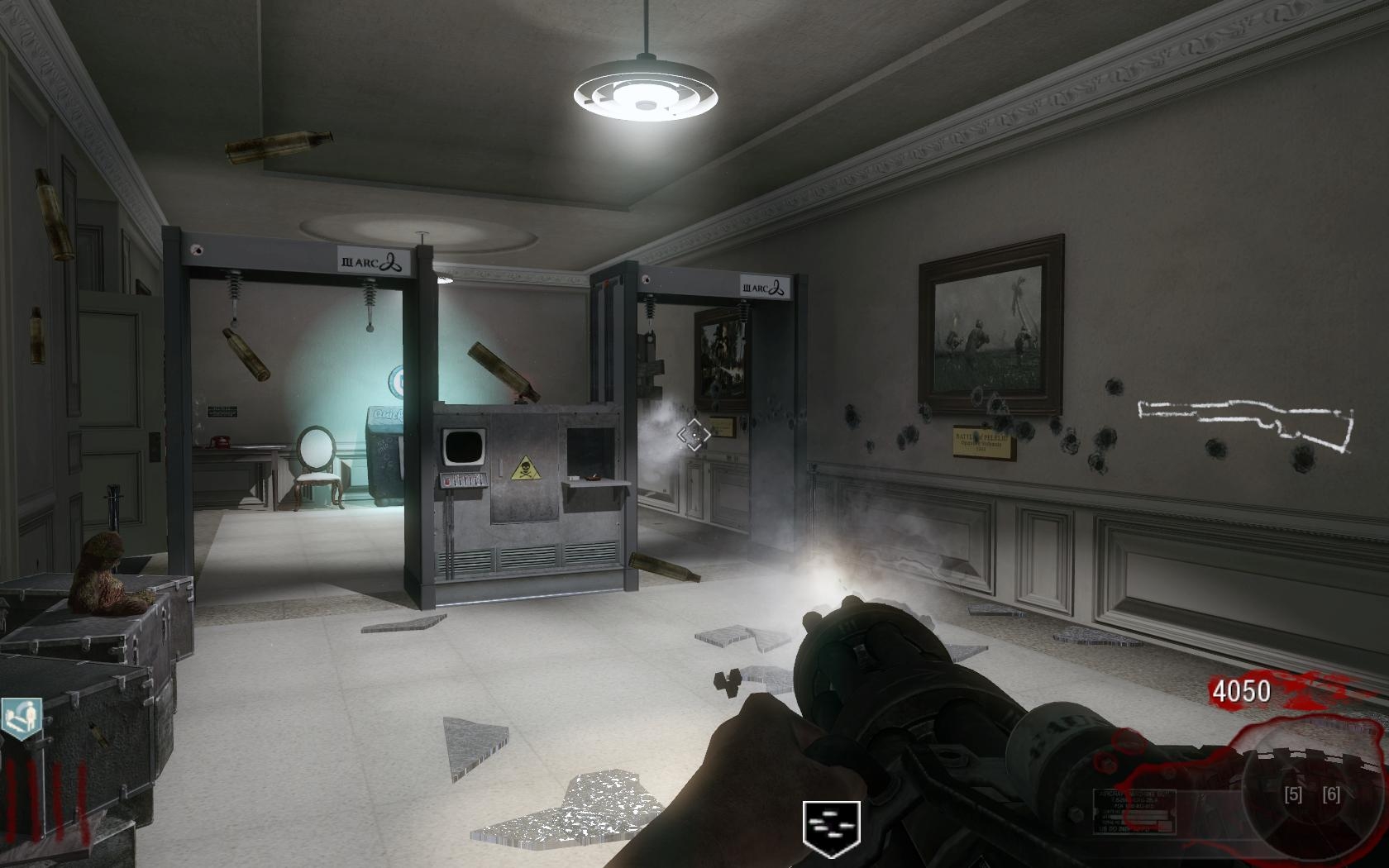
Task: Select the Death Machine power-up icon
Action: point(831,828)
